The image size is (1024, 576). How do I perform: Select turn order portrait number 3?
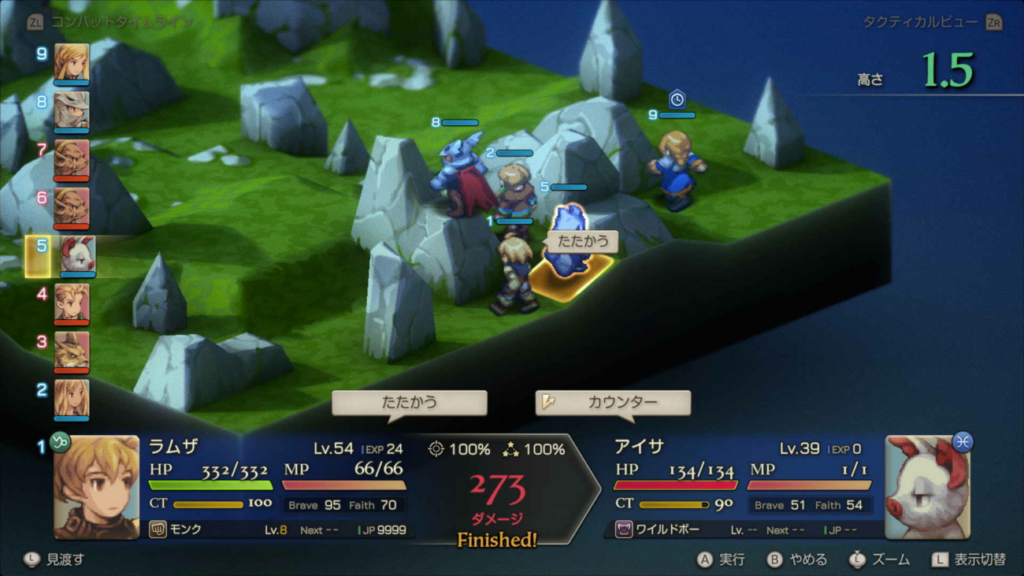point(71,350)
